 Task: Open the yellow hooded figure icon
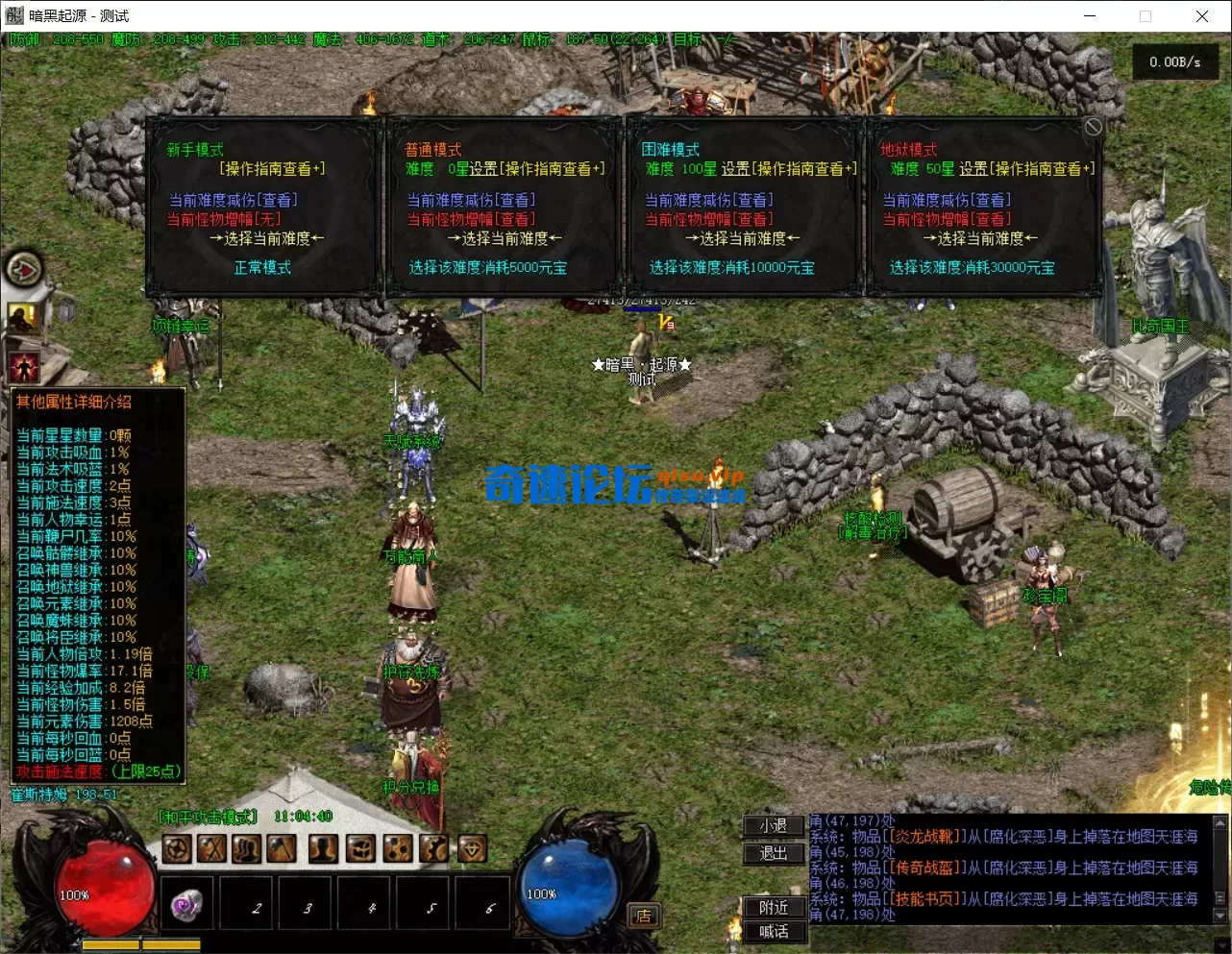[x=23, y=317]
